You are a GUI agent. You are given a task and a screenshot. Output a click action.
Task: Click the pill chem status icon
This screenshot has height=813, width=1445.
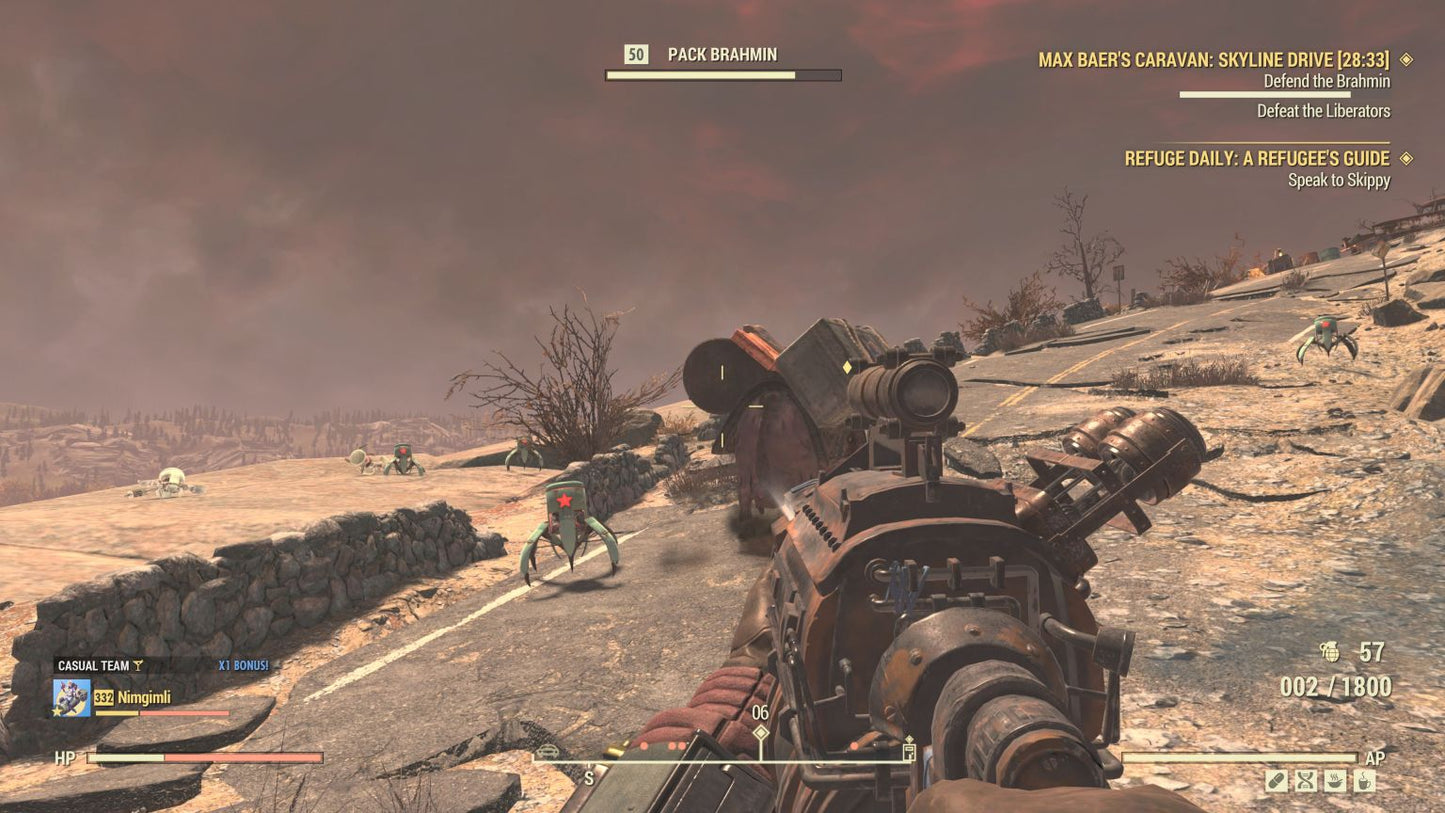(1276, 781)
